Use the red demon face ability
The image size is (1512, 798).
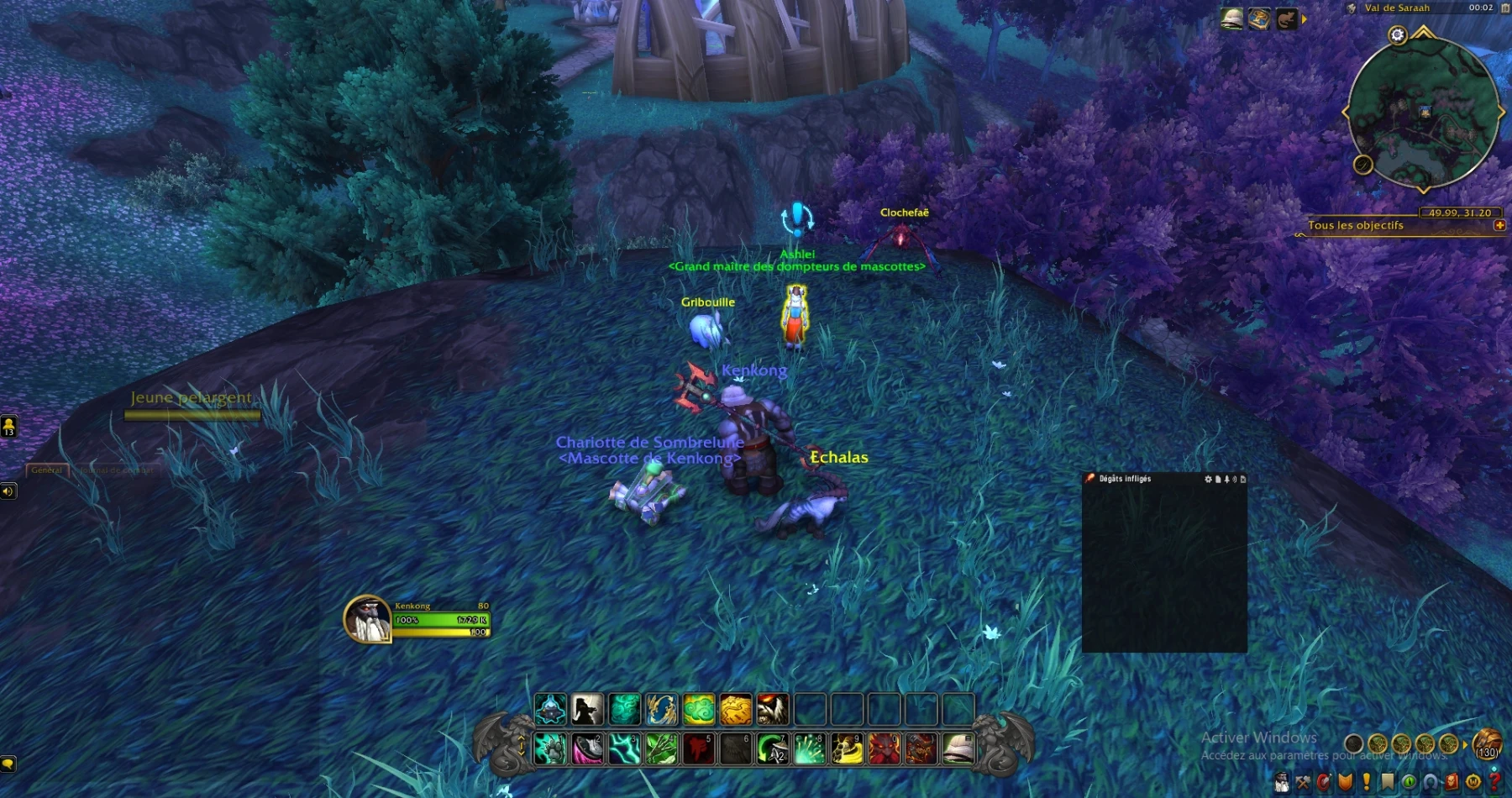[x=884, y=748]
